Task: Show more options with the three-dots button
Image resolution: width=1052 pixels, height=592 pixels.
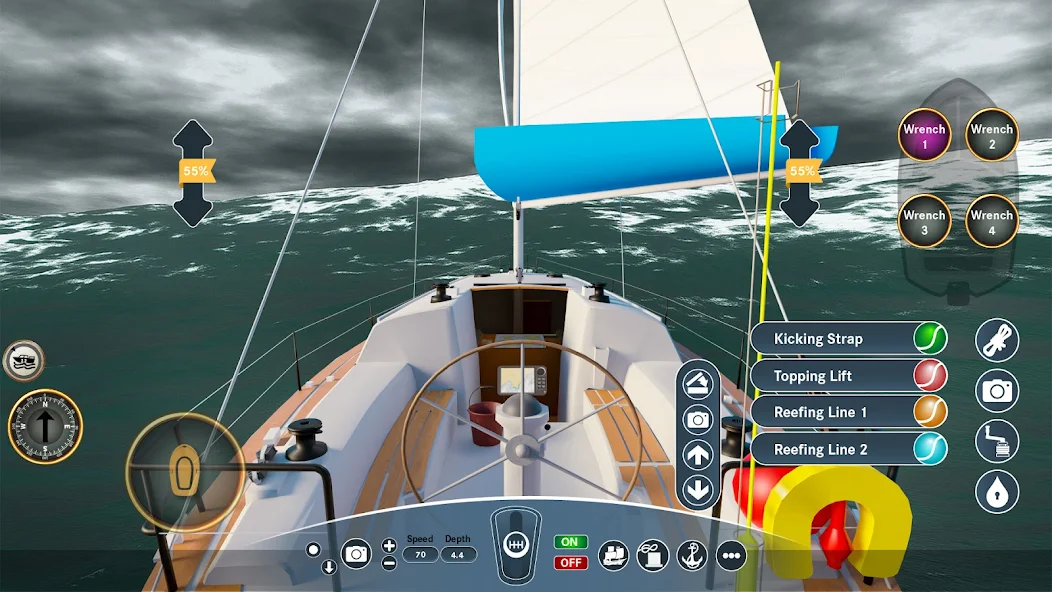Action: pos(731,555)
